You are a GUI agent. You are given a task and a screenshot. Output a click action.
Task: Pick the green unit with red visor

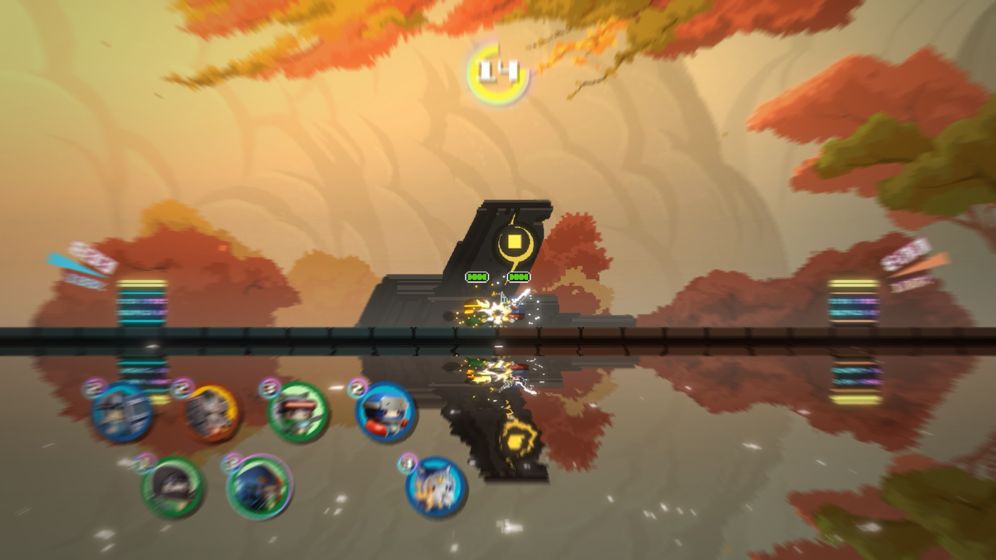click(x=298, y=412)
